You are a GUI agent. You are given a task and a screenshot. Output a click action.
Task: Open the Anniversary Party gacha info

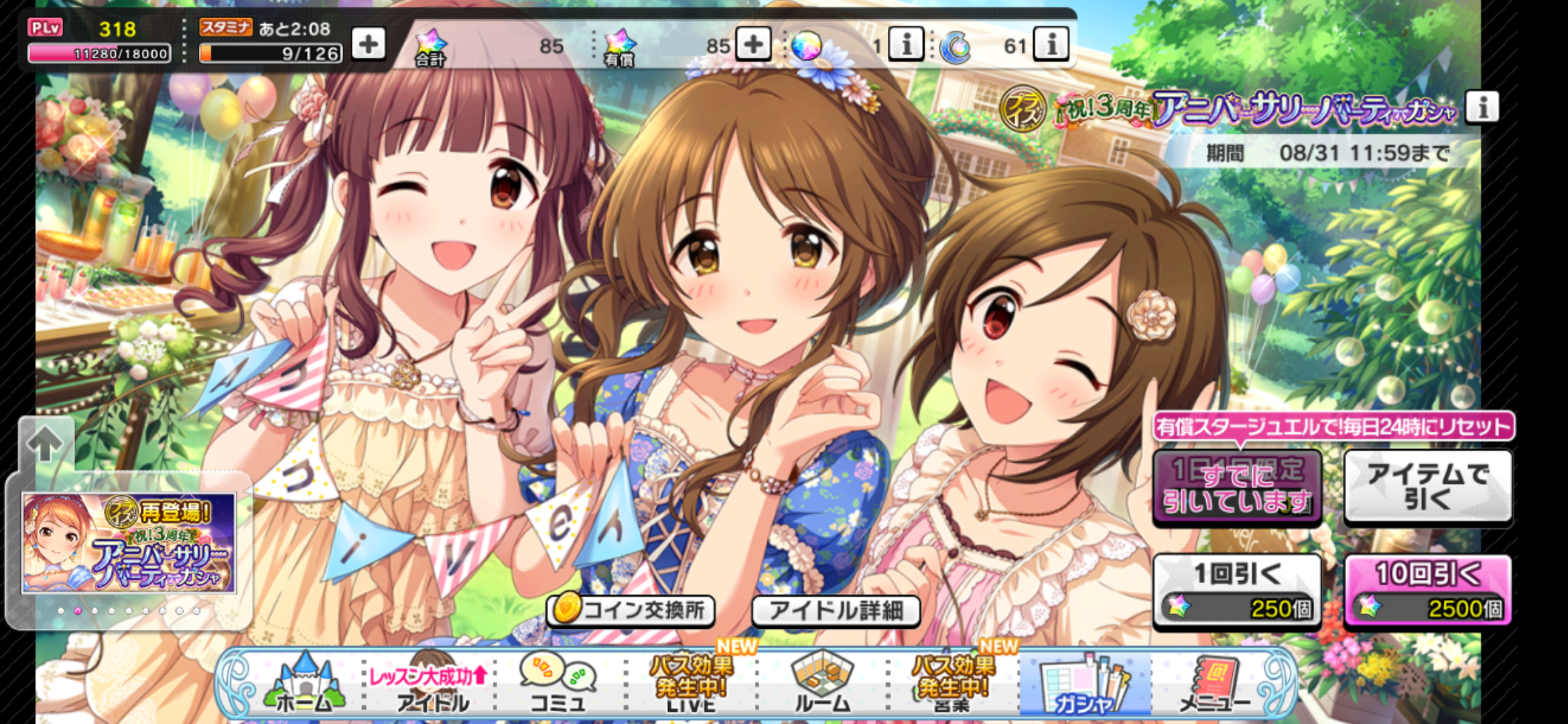pyautogui.click(x=1482, y=107)
